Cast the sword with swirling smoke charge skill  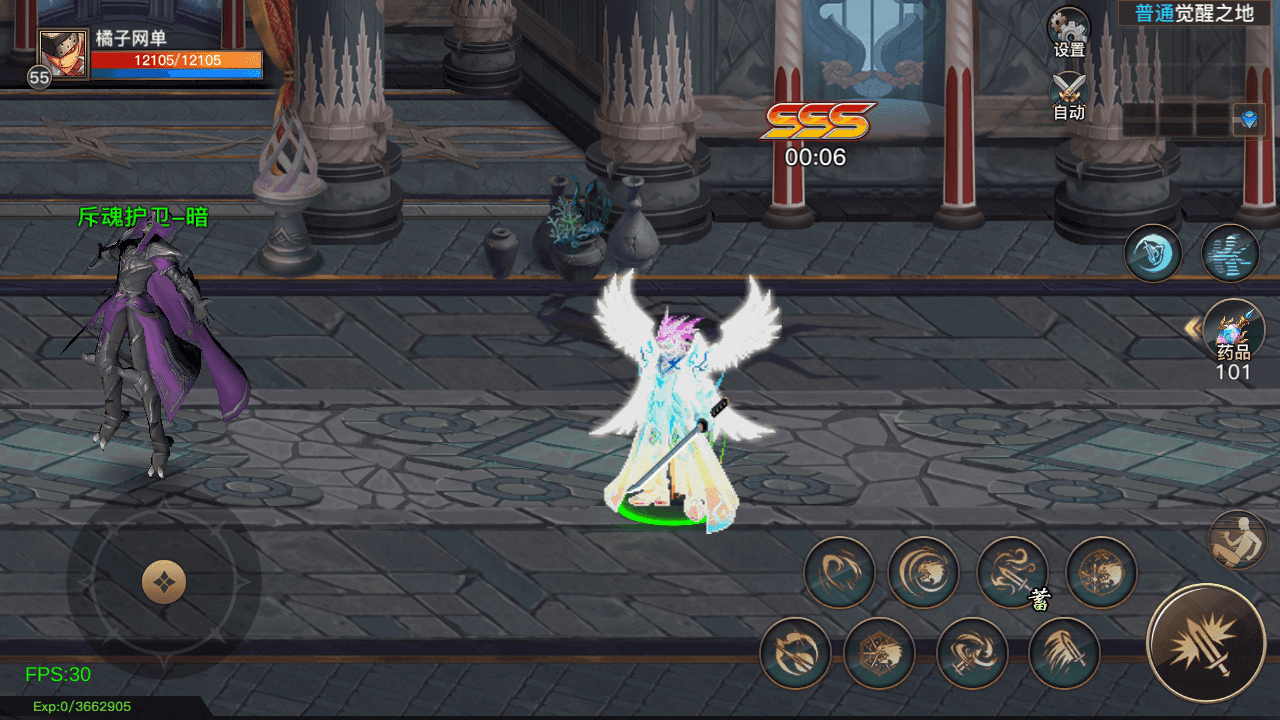point(1012,573)
